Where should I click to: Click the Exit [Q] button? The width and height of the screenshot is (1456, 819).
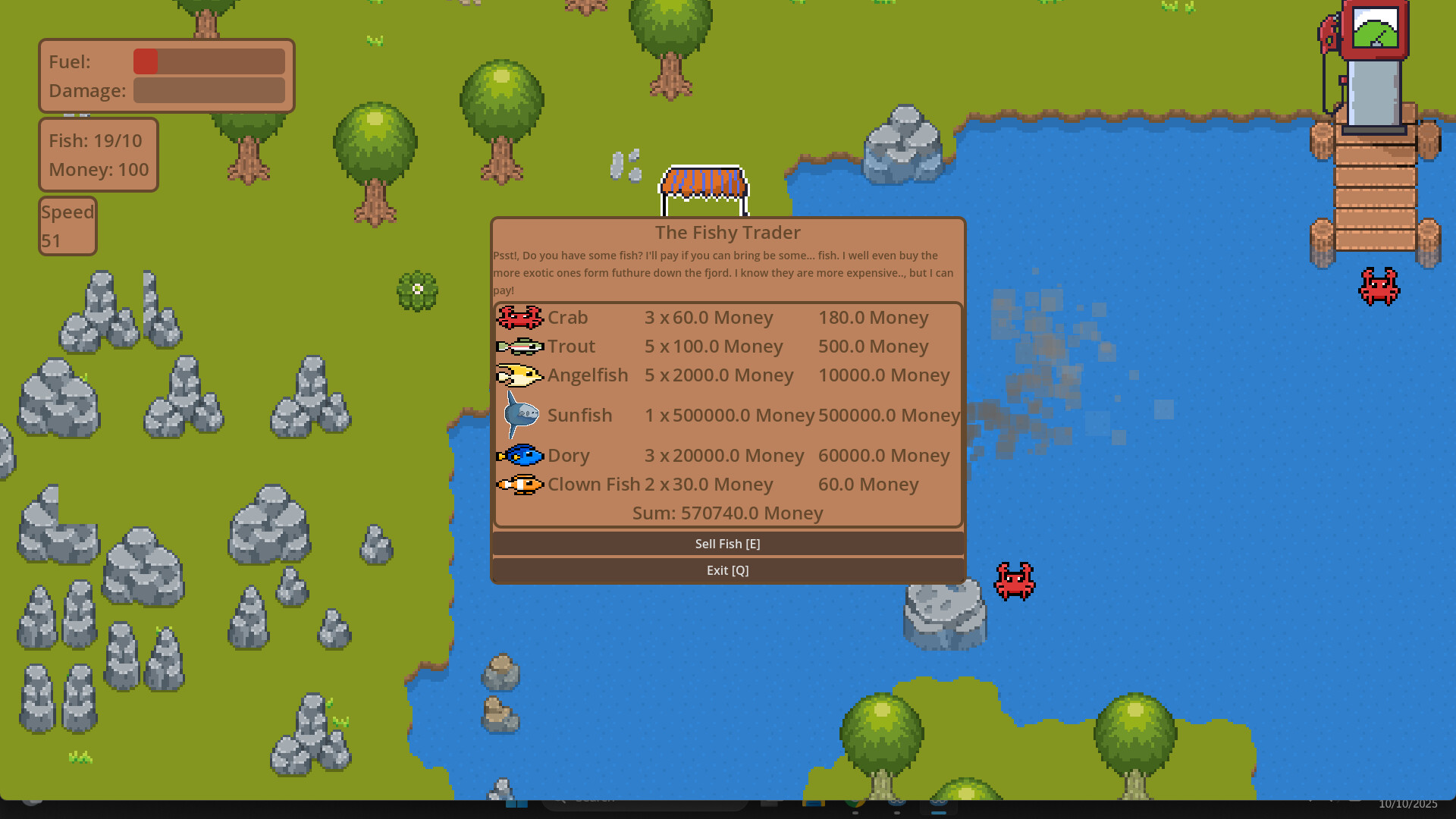click(x=728, y=570)
